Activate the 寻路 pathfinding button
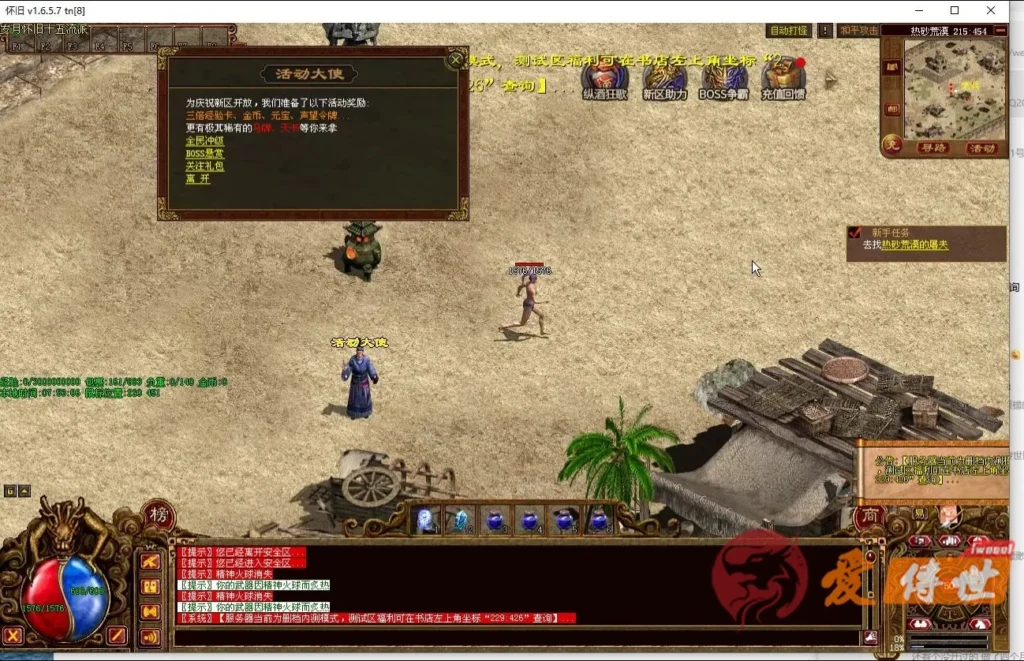The width and height of the screenshot is (1024, 661). click(932, 148)
